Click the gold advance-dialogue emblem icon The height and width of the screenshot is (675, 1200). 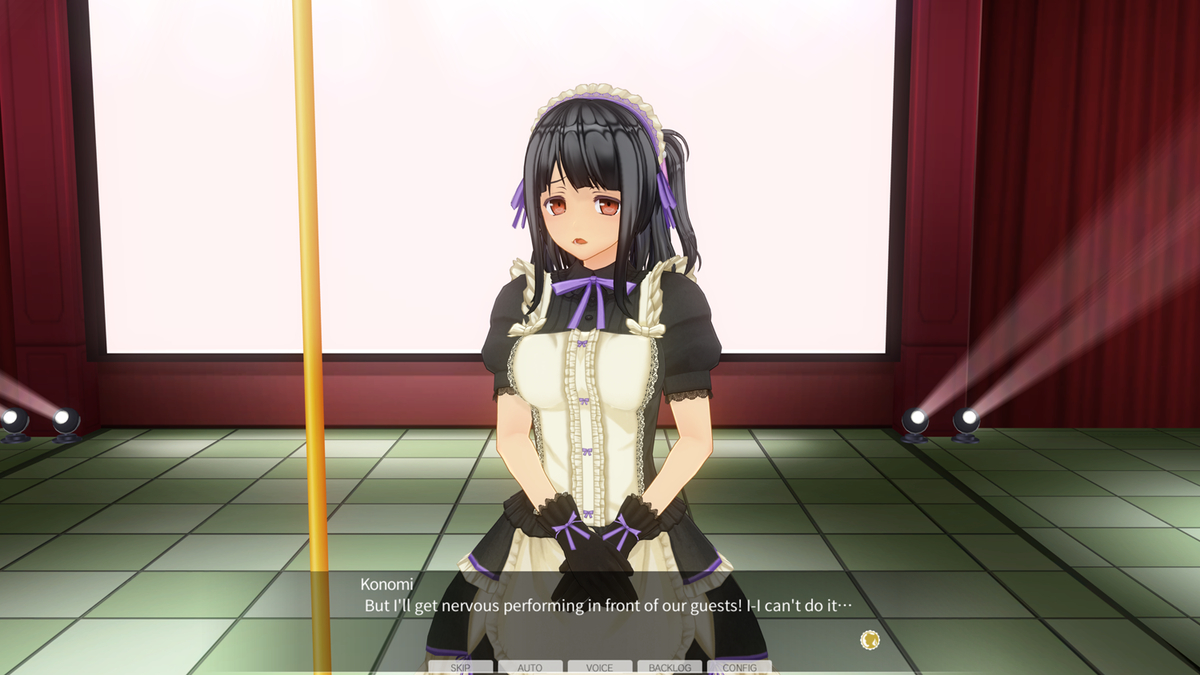[870, 639]
